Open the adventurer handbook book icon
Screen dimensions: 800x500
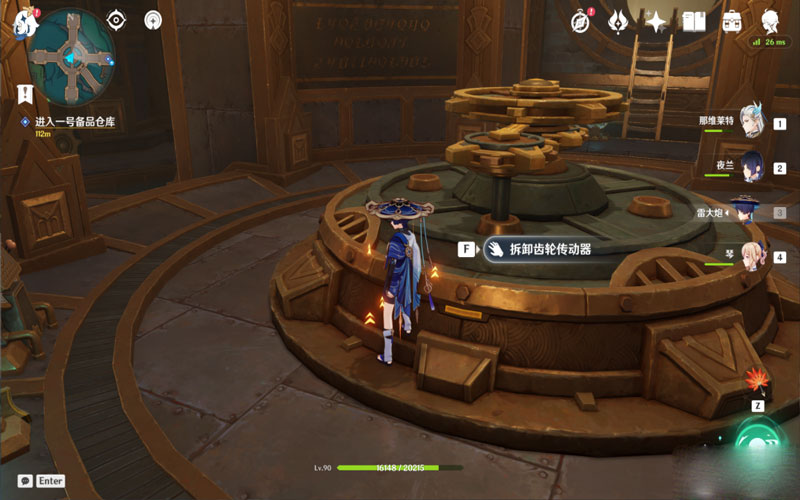694,21
